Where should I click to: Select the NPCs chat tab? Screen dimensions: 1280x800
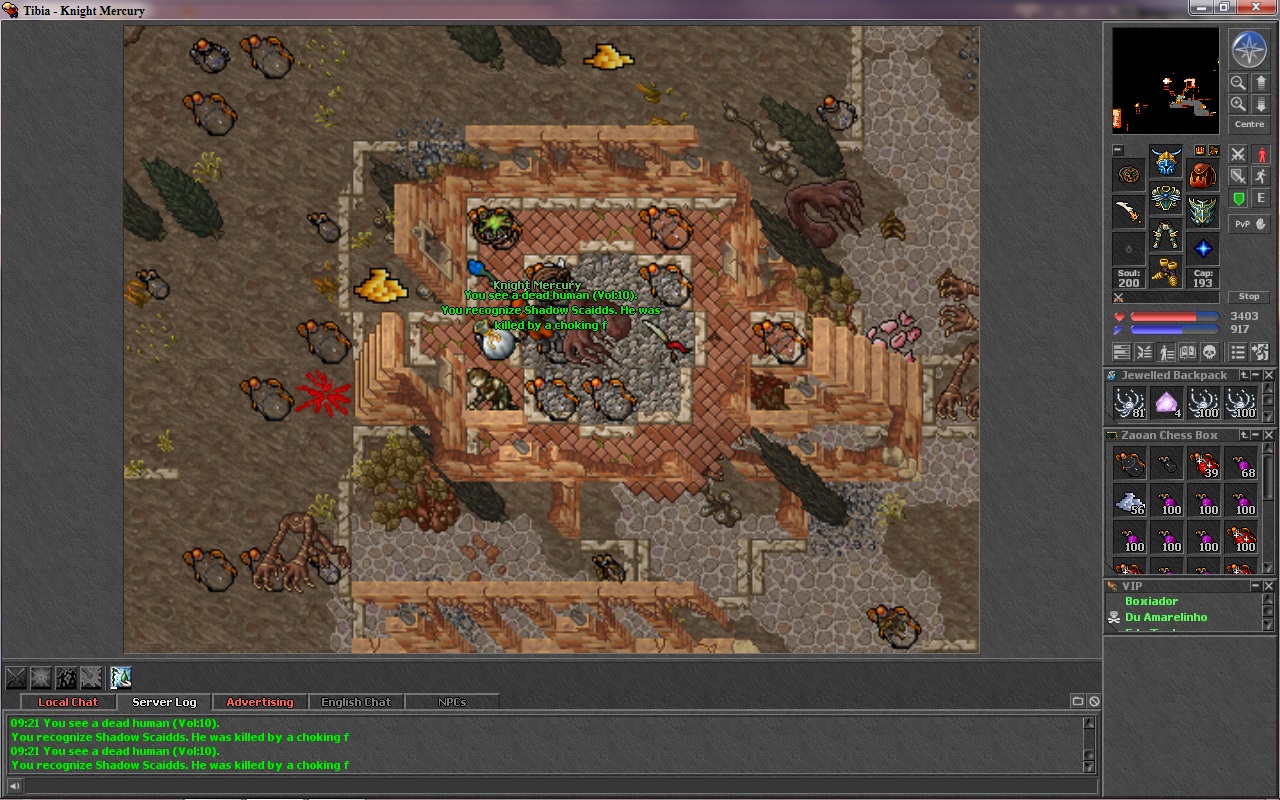[452, 702]
